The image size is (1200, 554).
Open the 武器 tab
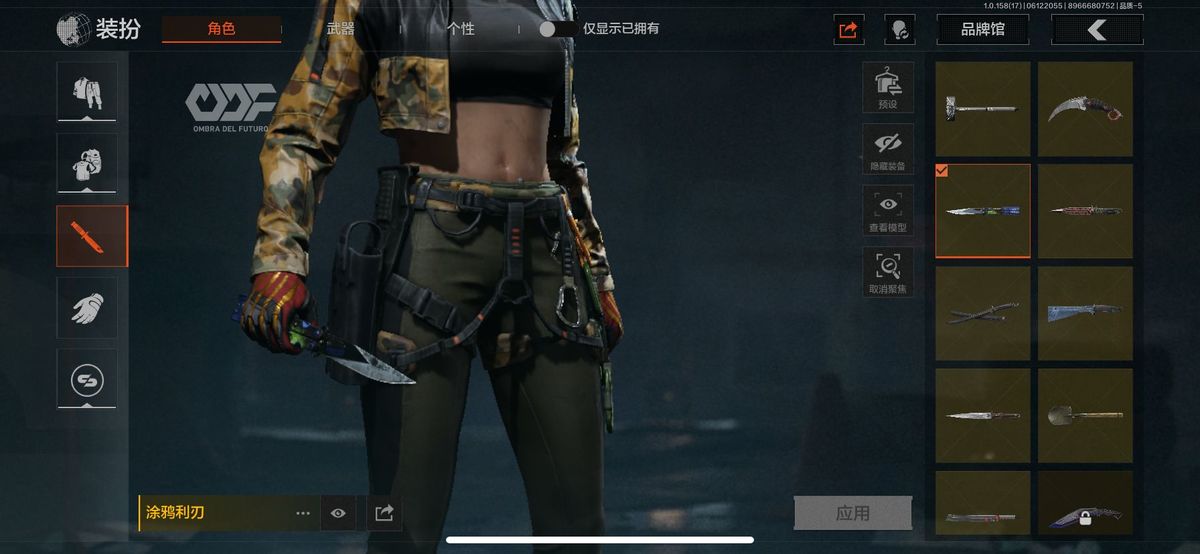click(x=341, y=29)
